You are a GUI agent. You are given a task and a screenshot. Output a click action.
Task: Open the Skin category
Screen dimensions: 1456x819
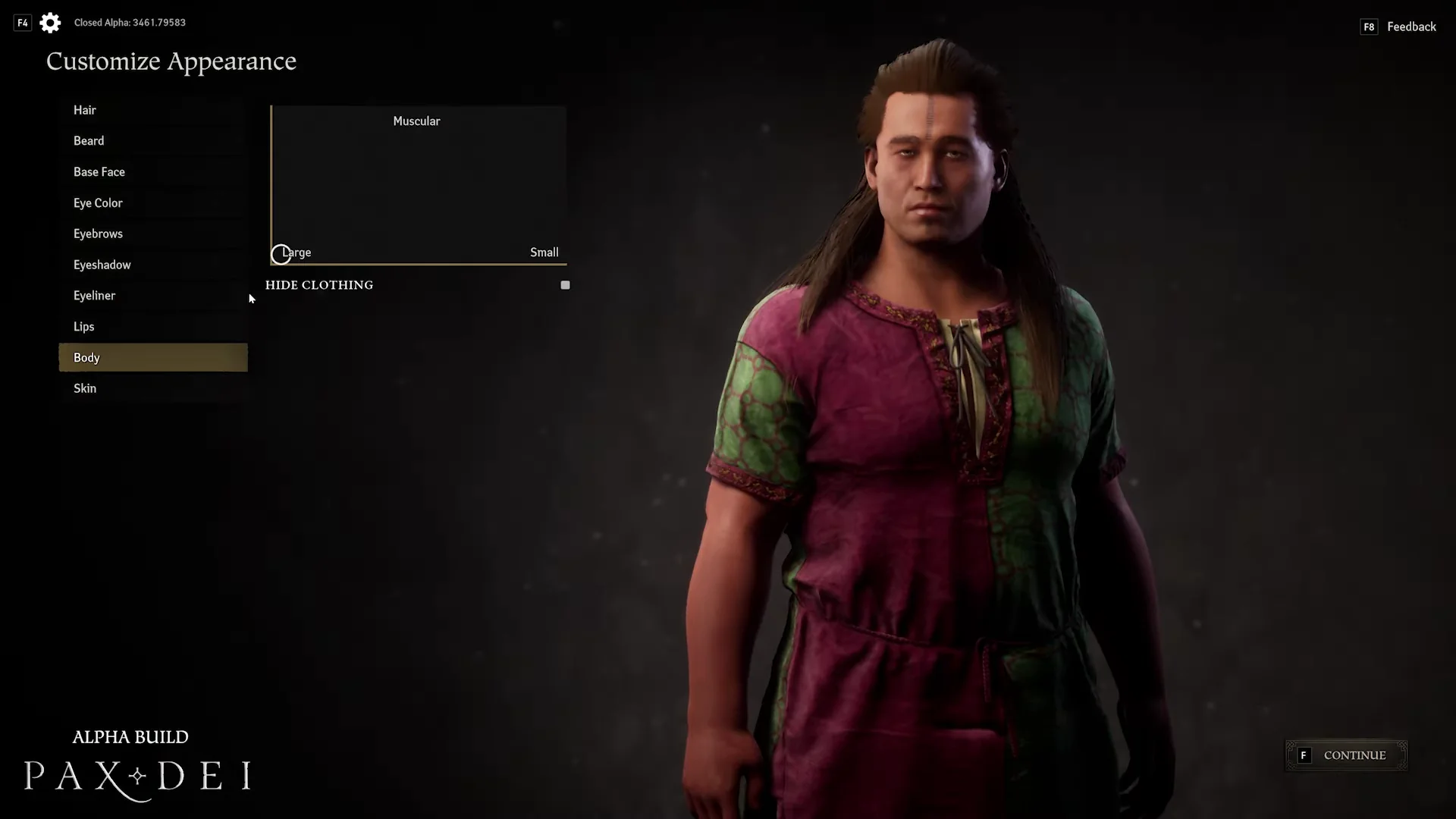click(x=85, y=388)
